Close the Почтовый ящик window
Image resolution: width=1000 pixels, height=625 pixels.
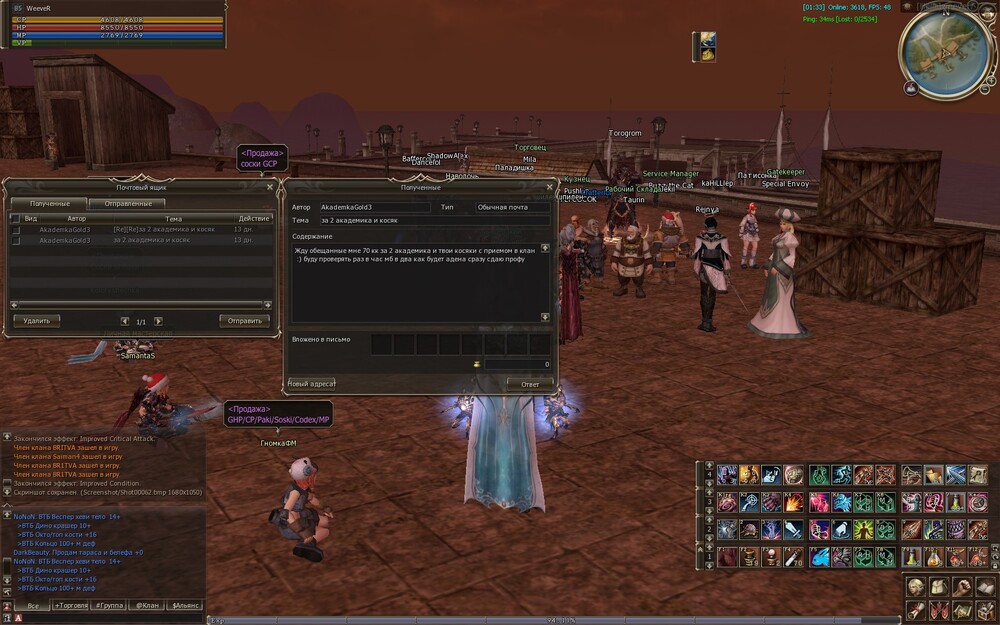tap(270, 186)
